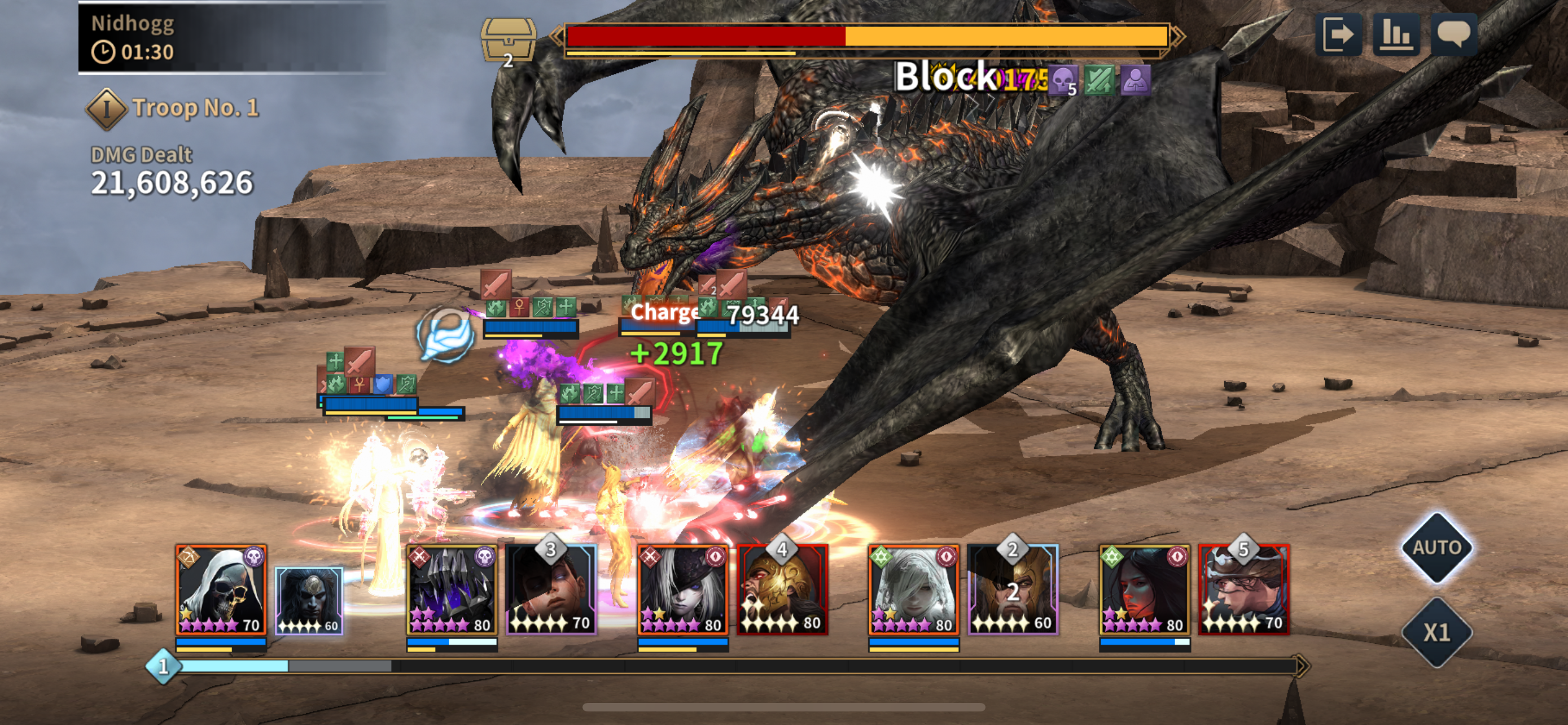Open the battle statistics chart

coord(1396,34)
